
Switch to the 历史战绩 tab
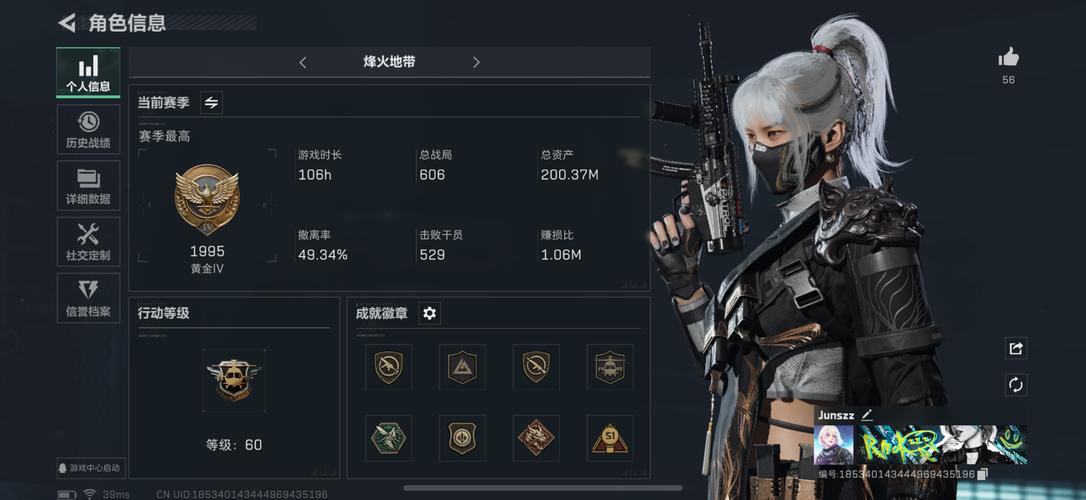point(88,129)
